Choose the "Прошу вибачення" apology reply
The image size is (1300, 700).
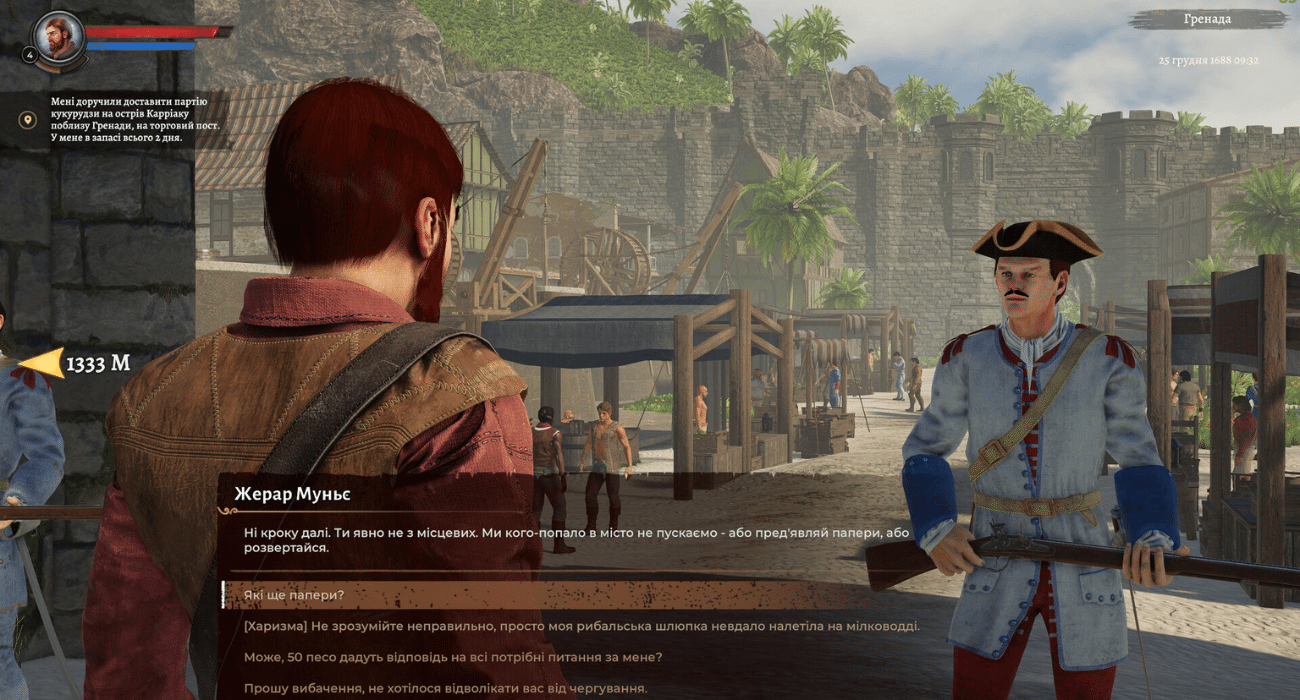445,688
